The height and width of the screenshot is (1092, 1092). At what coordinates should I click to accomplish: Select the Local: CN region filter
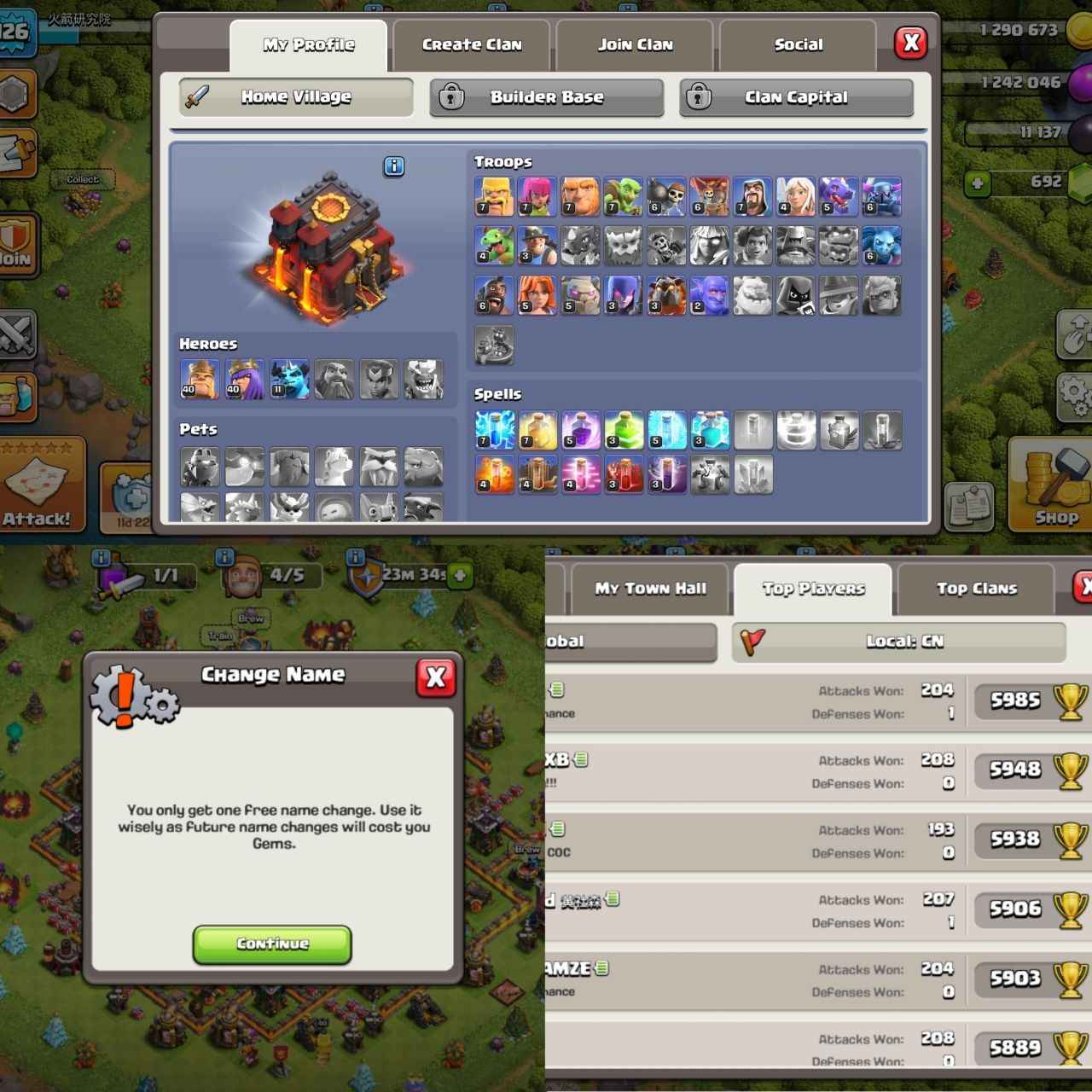point(900,642)
